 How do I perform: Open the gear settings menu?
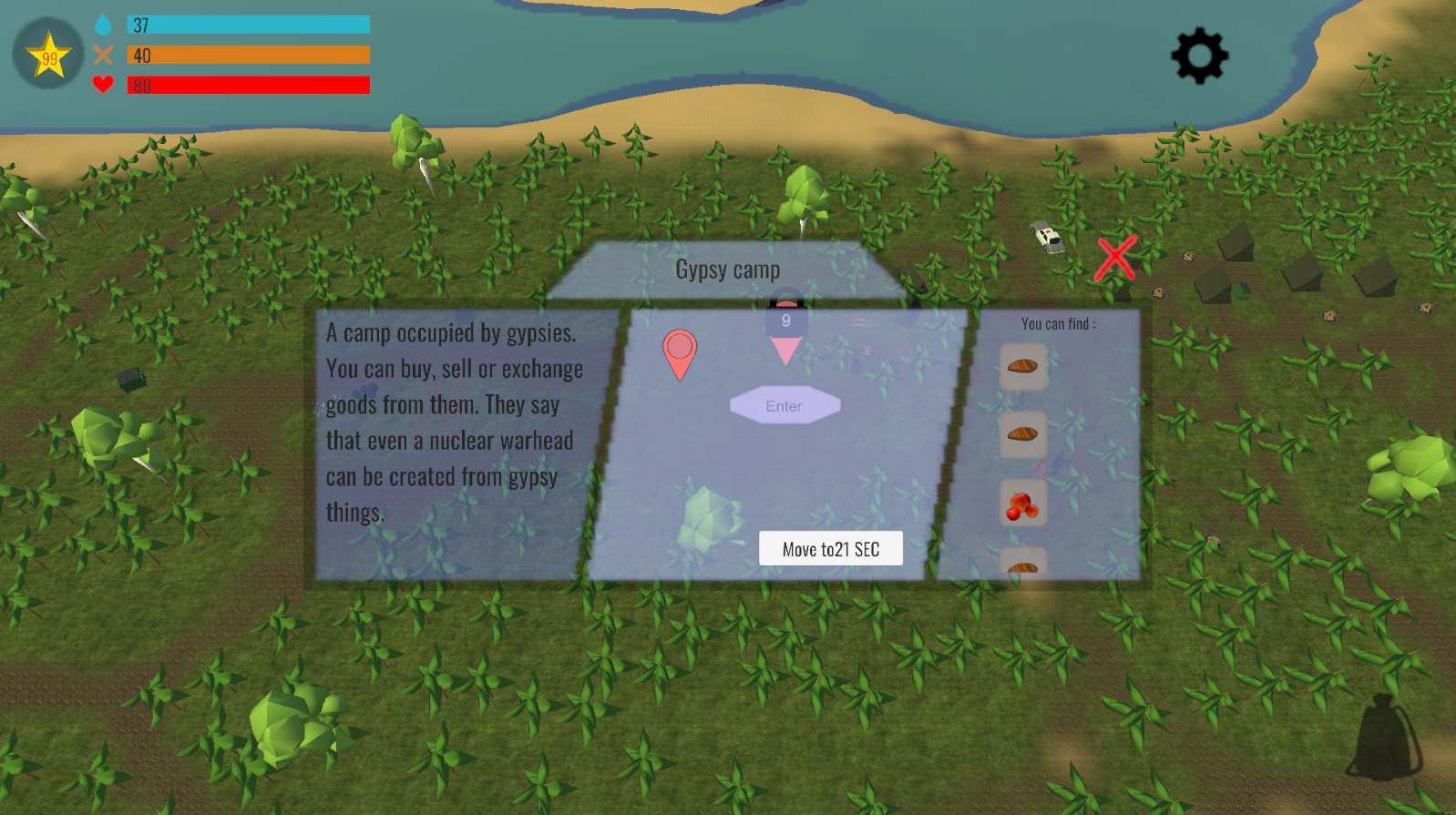click(x=1199, y=56)
